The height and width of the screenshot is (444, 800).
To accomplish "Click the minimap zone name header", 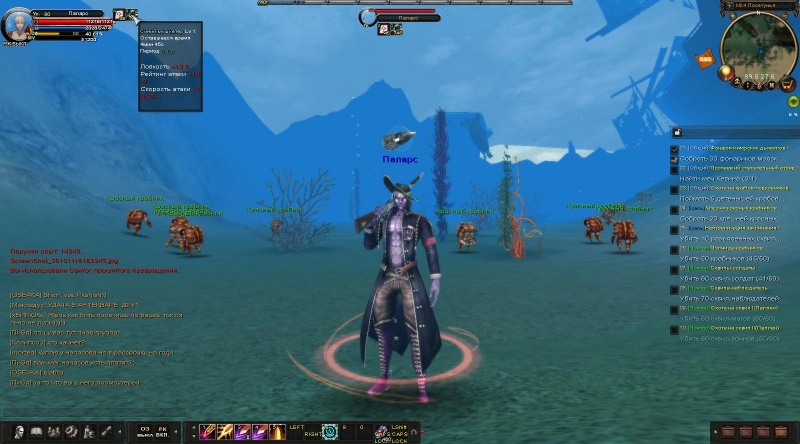I will point(759,5).
